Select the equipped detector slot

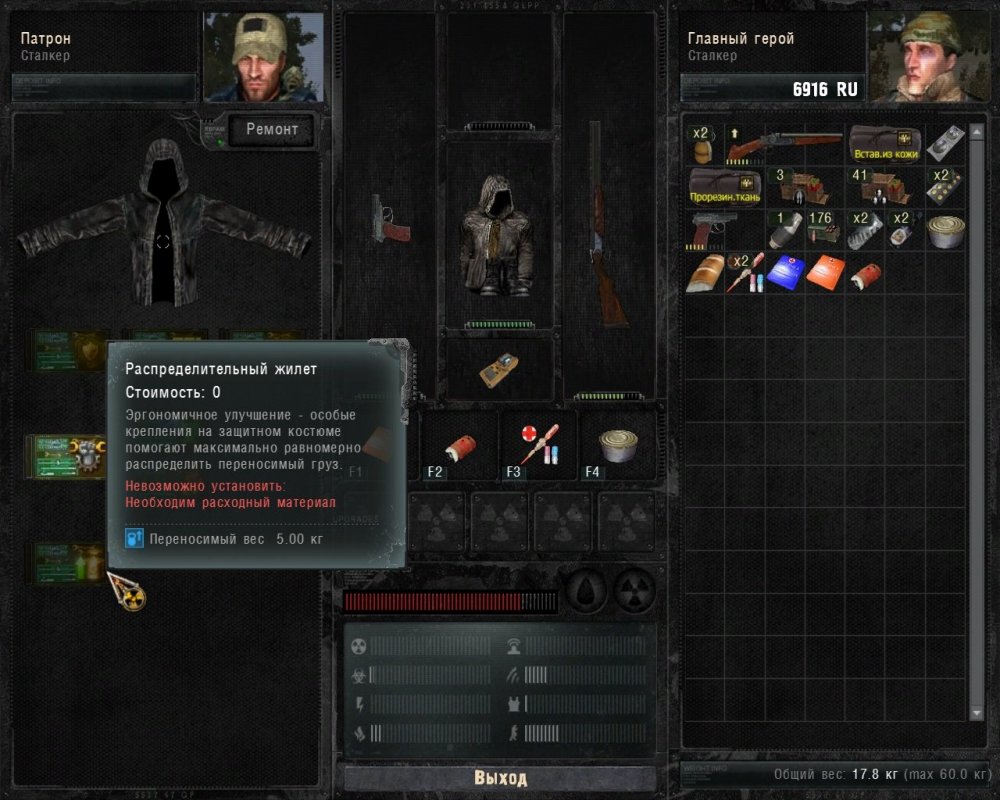click(x=498, y=369)
